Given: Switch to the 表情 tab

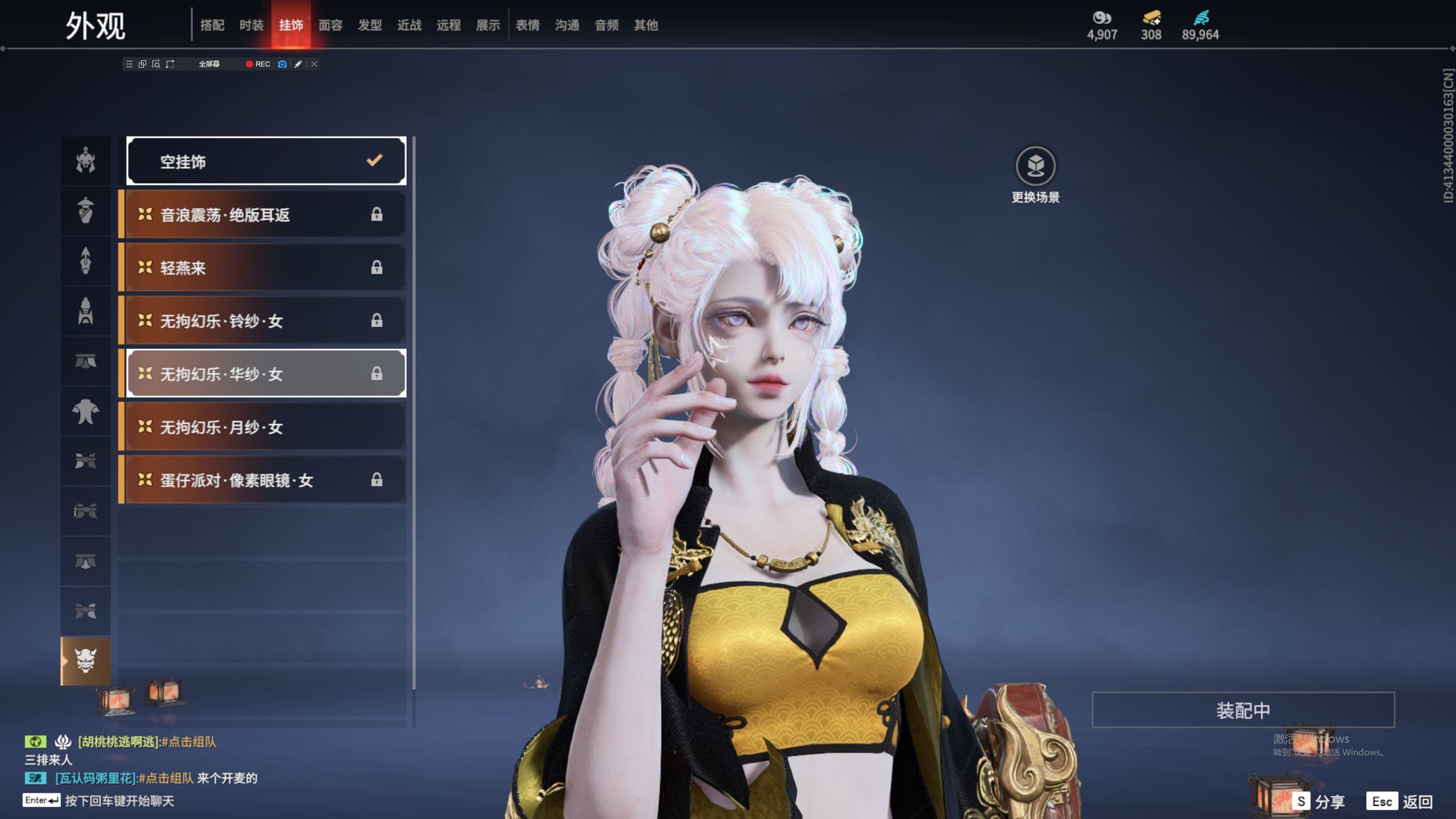Looking at the screenshot, I should (x=527, y=25).
